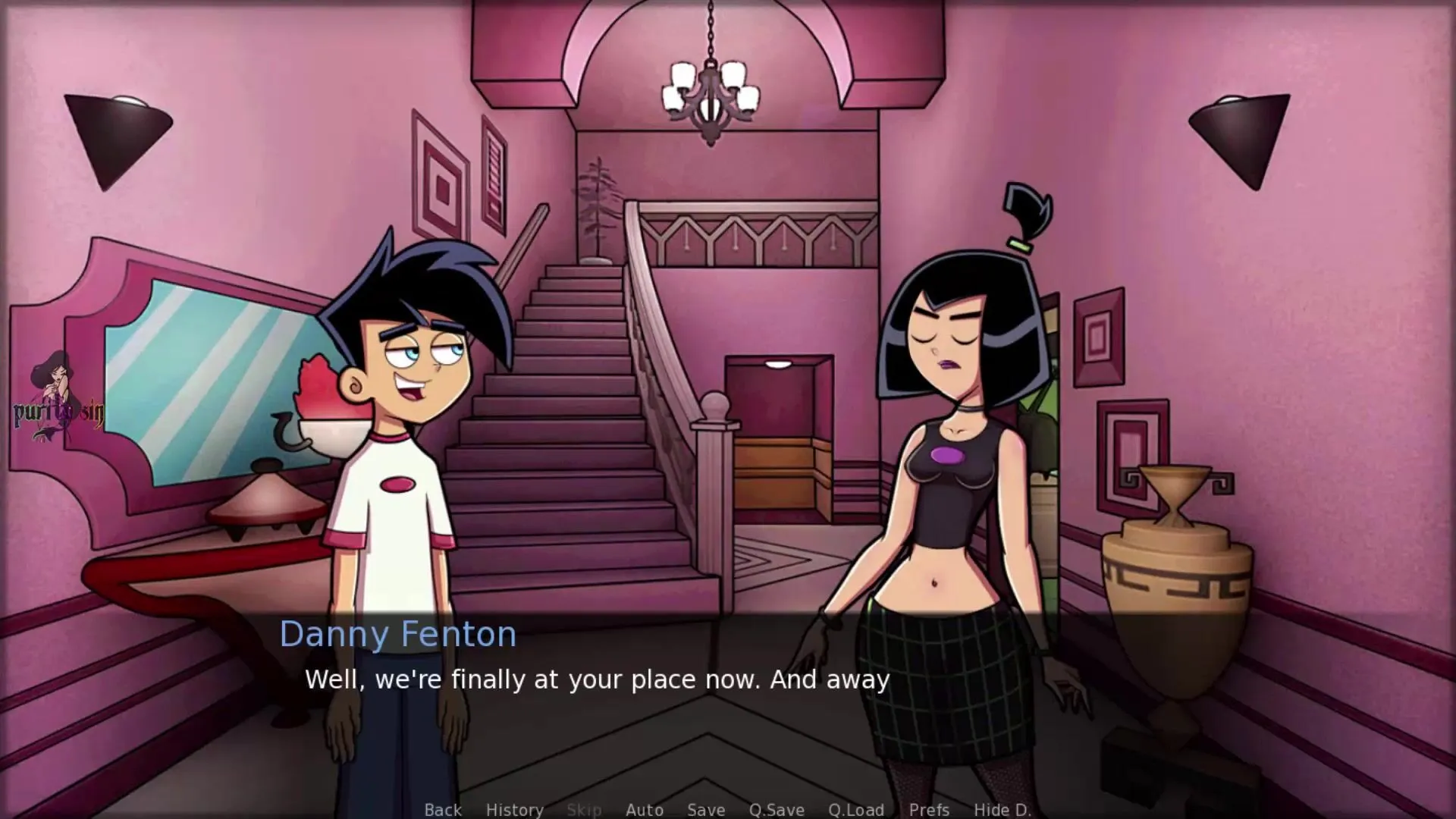Quick load with Q.Load

[x=855, y=809]
